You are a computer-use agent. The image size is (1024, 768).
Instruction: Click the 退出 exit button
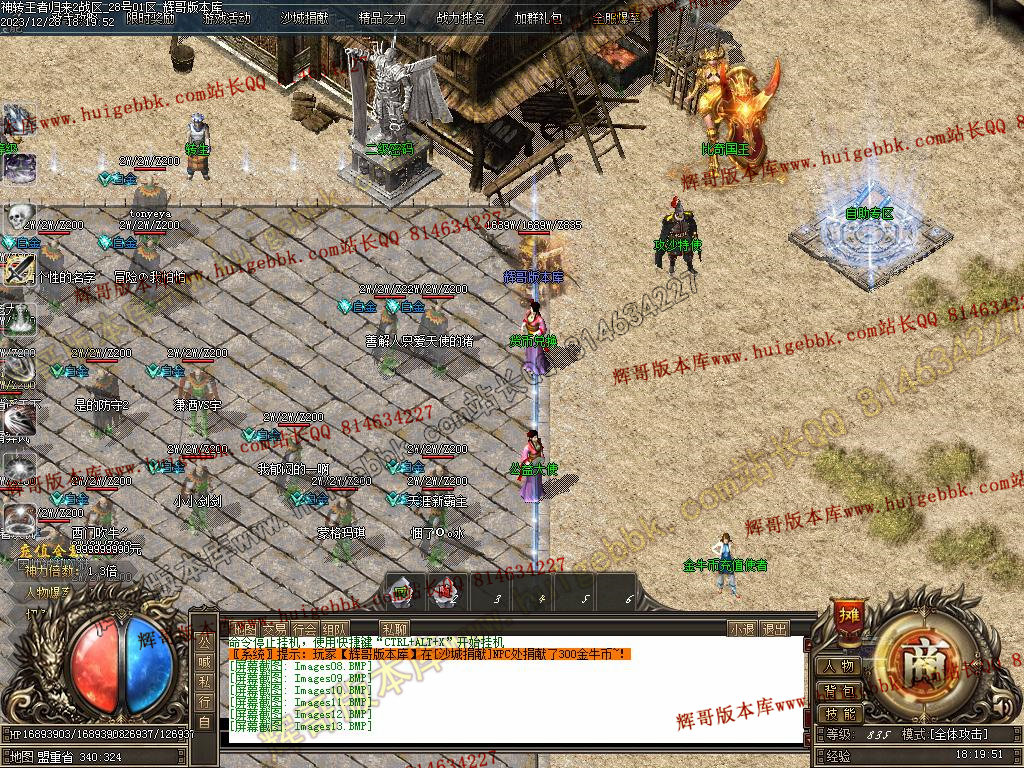point(774,629)
